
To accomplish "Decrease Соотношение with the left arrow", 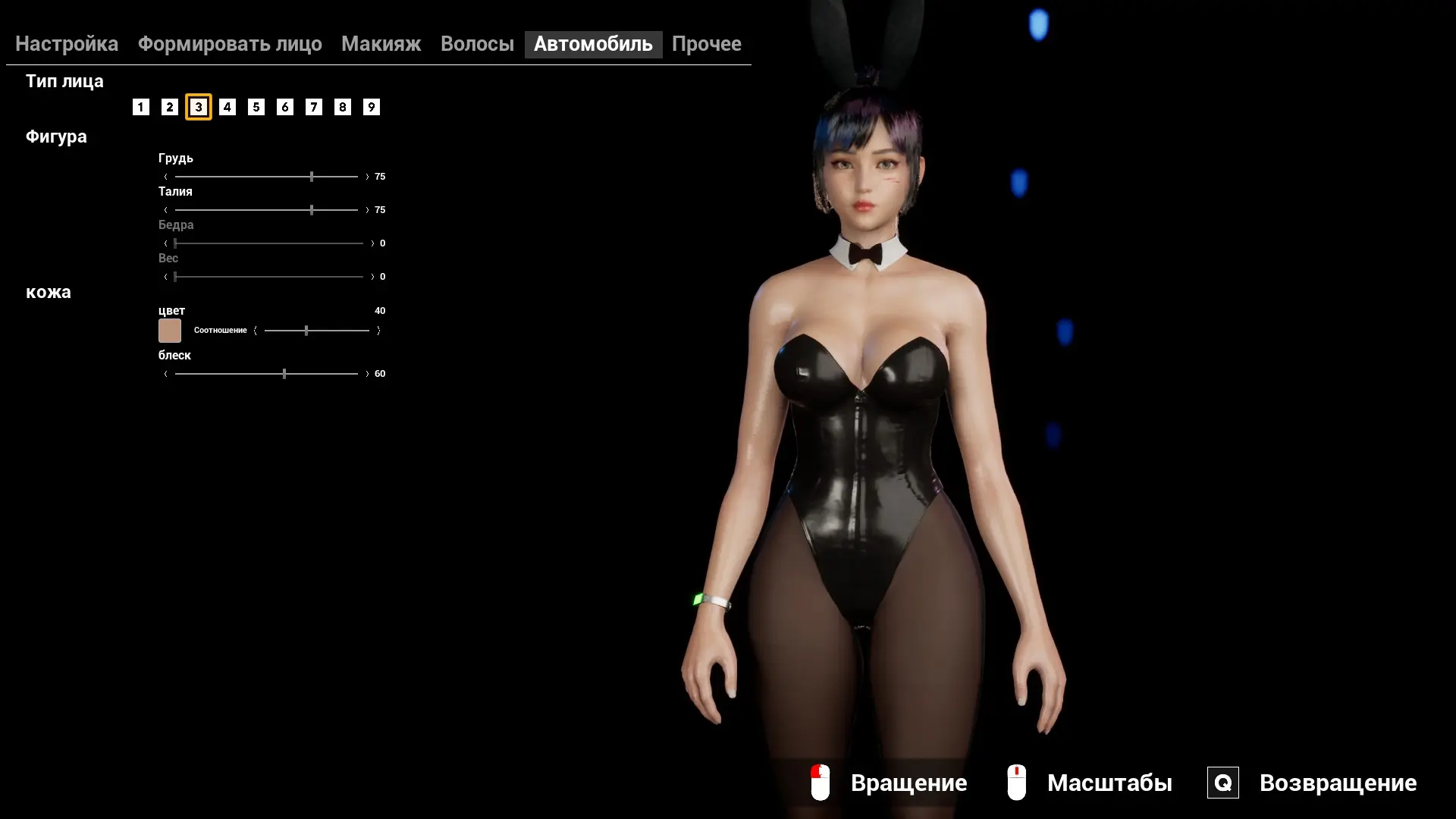I will (256, 331).
